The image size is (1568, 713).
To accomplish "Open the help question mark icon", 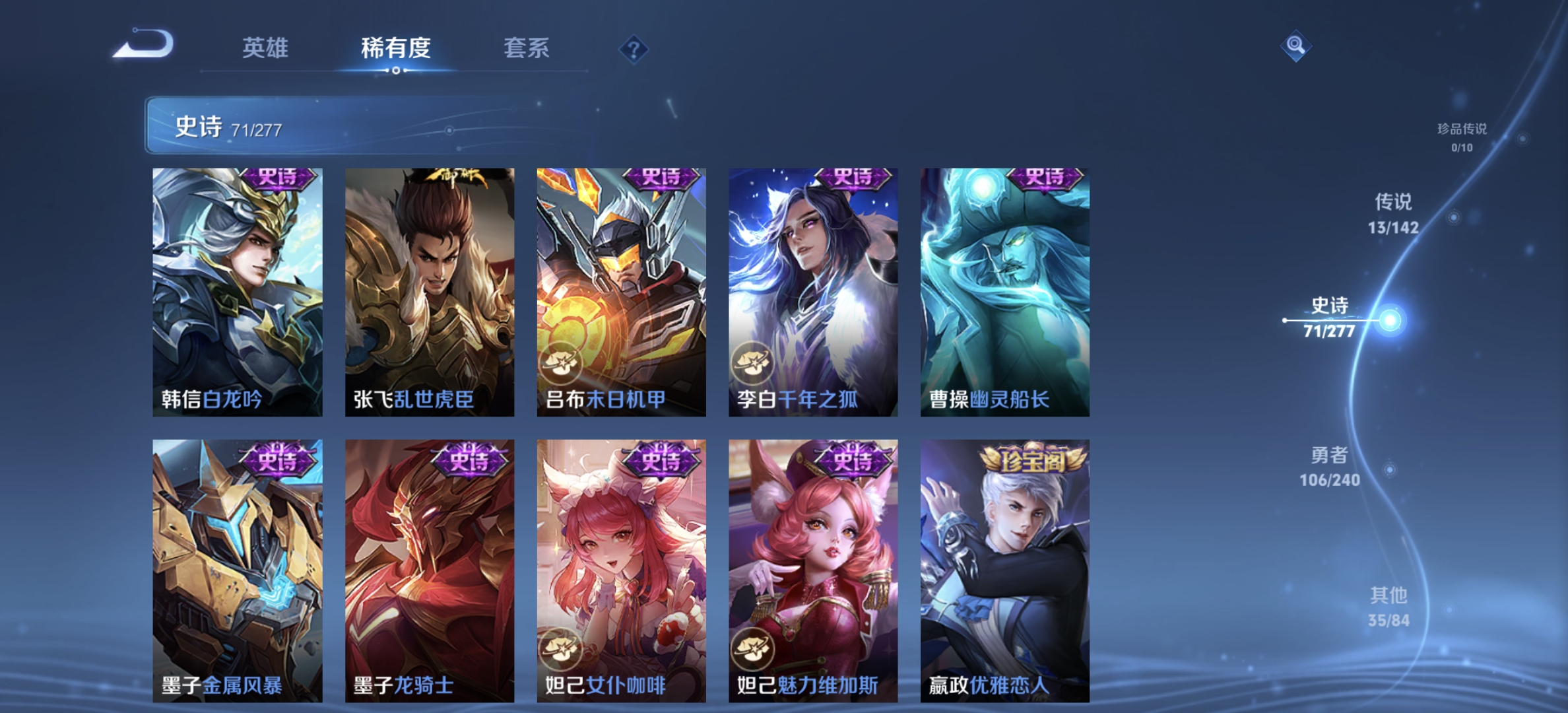I will [631, 46].
